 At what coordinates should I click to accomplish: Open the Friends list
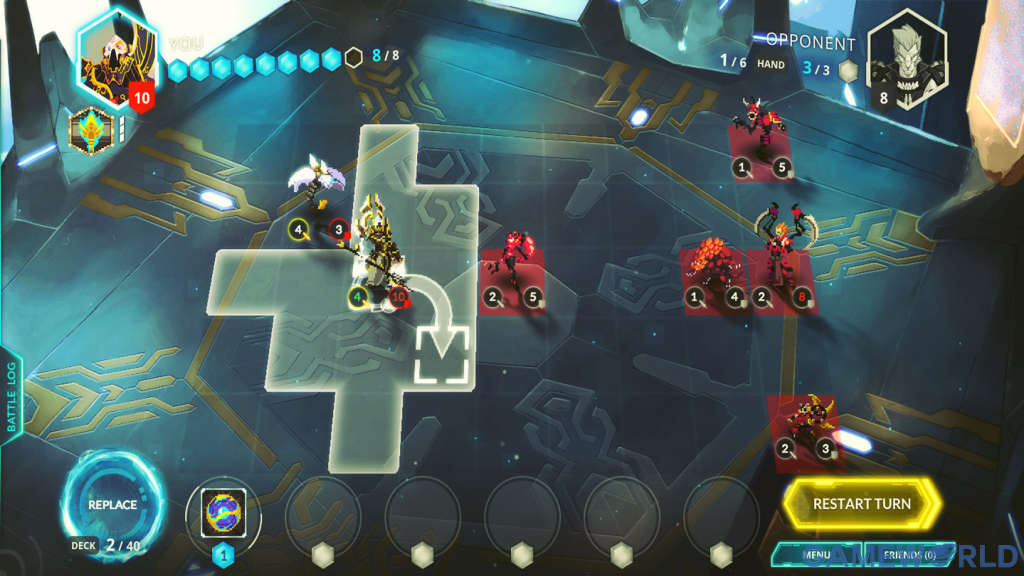click(909, 555)
